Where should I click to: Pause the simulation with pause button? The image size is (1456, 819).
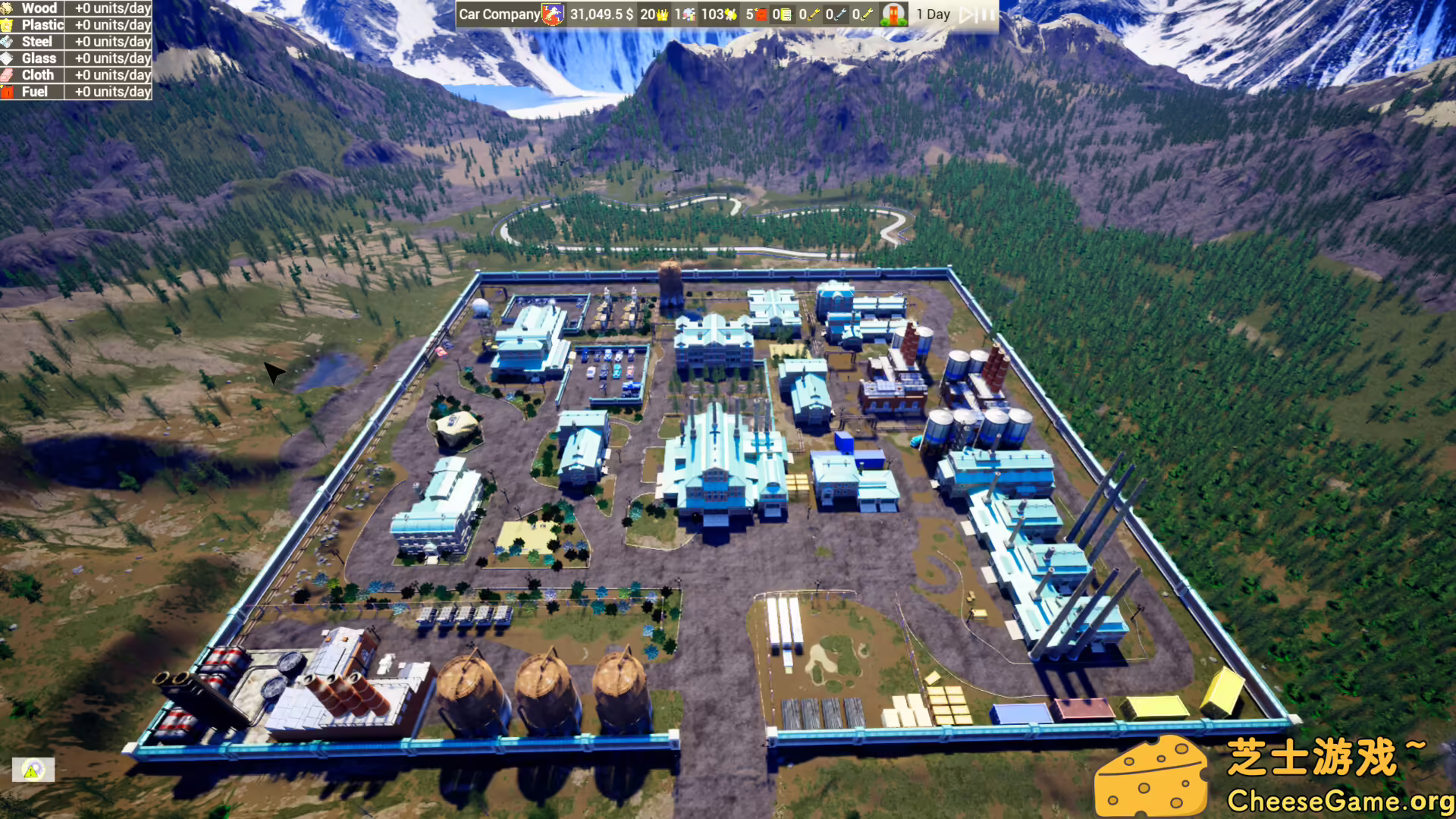986,14
